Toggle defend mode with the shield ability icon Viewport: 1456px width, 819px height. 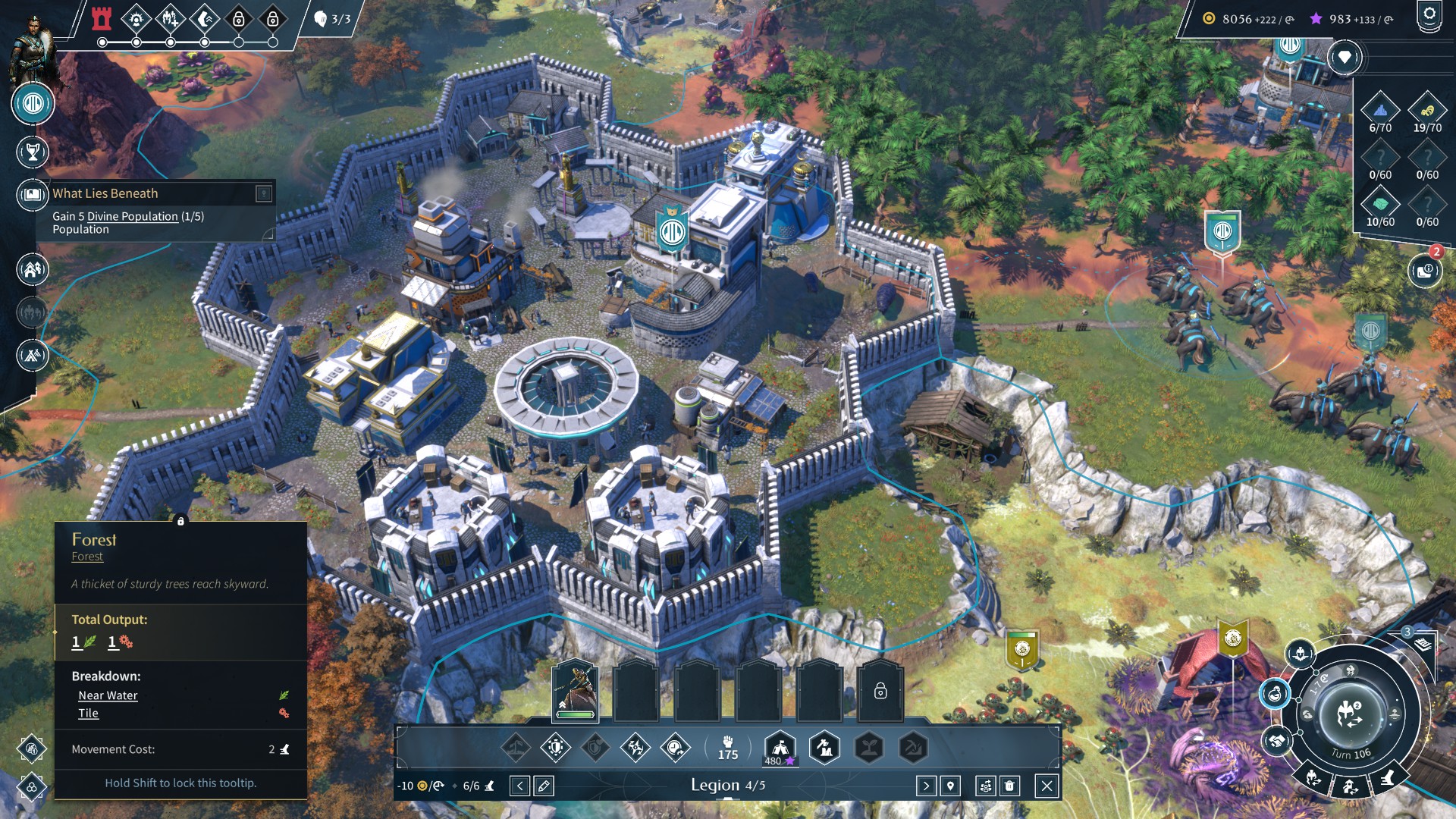[x=556, y=746]
